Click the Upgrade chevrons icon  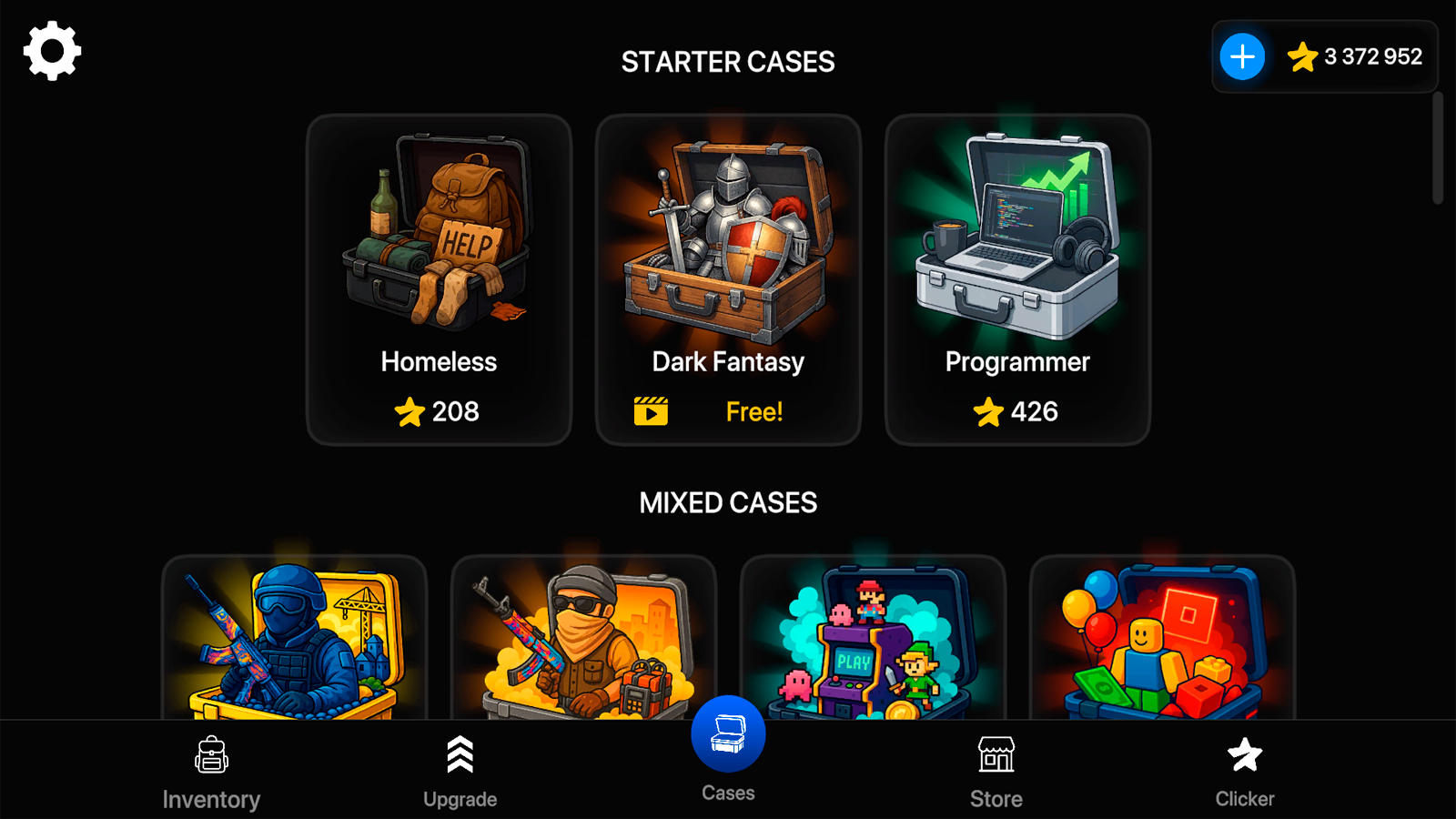click(x=460, y=753)
